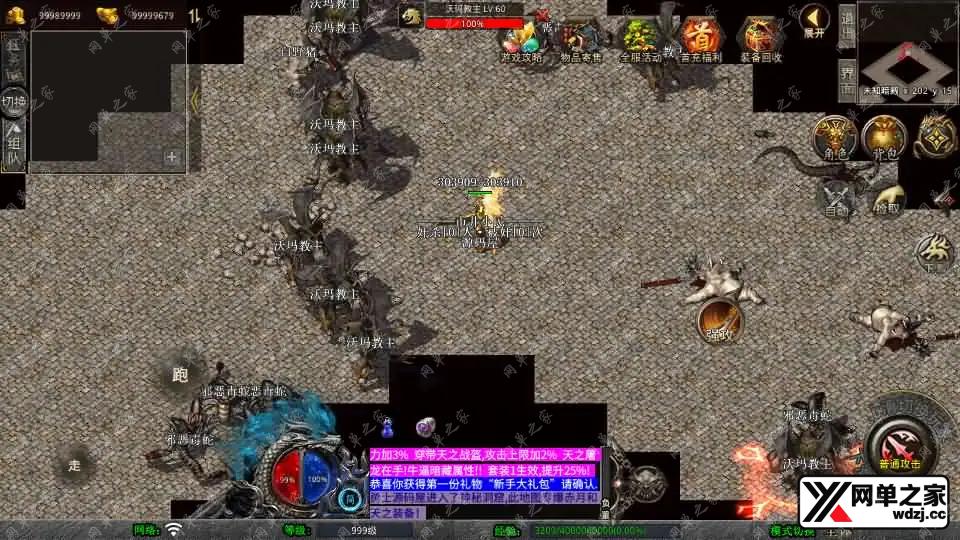Open the 装备回收 equipment recycling icon
The width and height of the screenshot is (960, 540).
[x=763, y=42]
